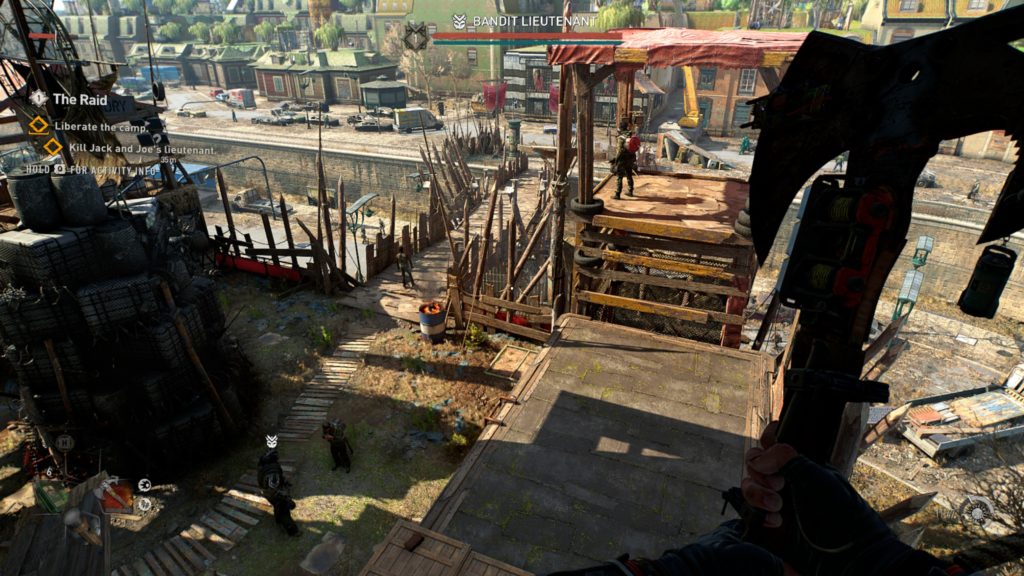
Task: Click the round accessory icon above the item count
Action: 65,442
